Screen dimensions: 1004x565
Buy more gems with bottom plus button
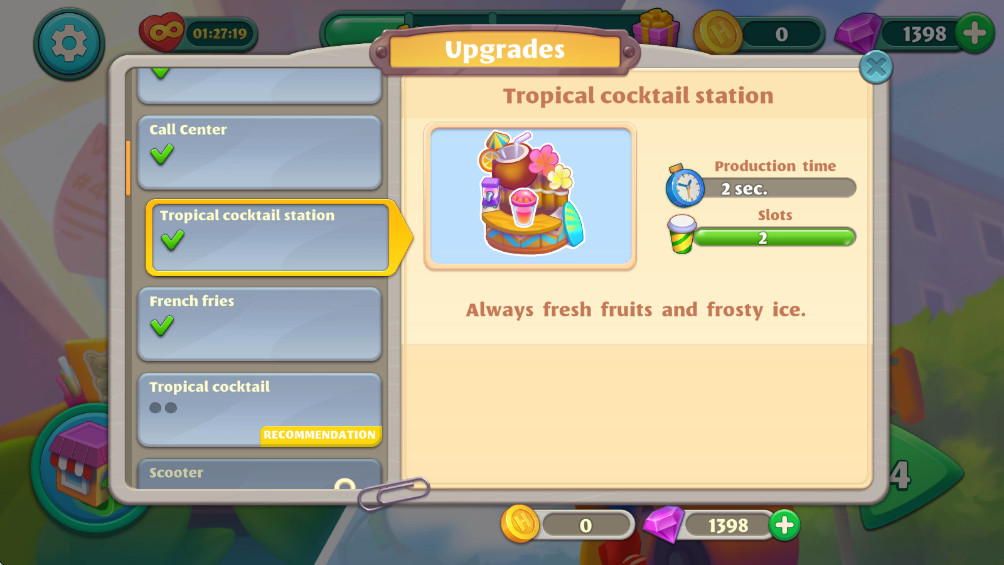point(784,524)
